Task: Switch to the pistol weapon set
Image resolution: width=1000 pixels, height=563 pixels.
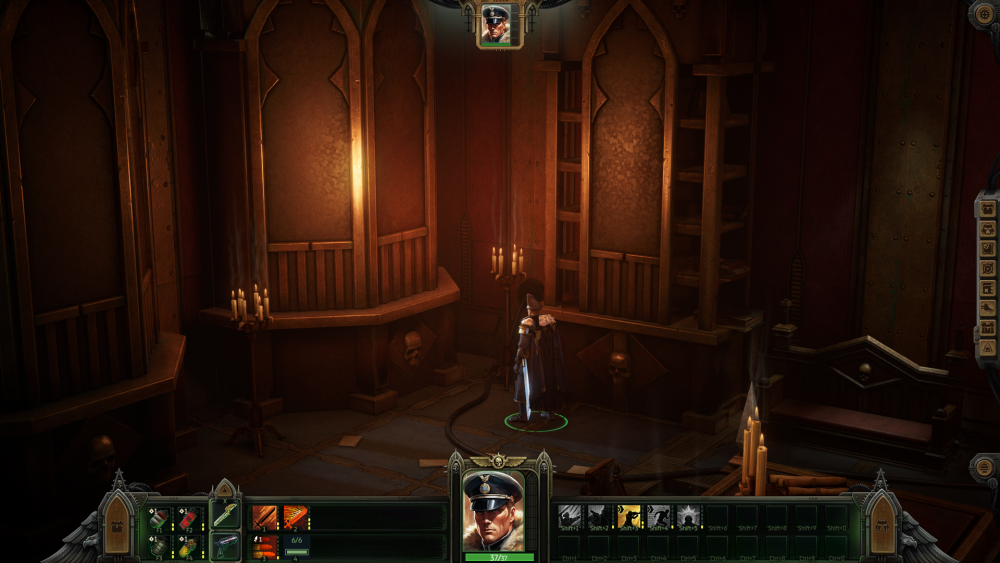Action: click(225, 546)
